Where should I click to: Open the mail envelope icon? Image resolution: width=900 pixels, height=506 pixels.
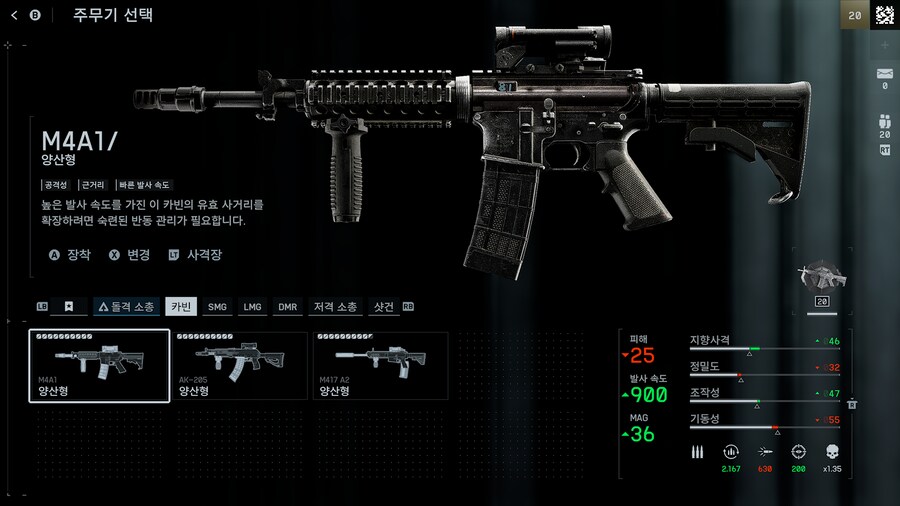(884, 74)
